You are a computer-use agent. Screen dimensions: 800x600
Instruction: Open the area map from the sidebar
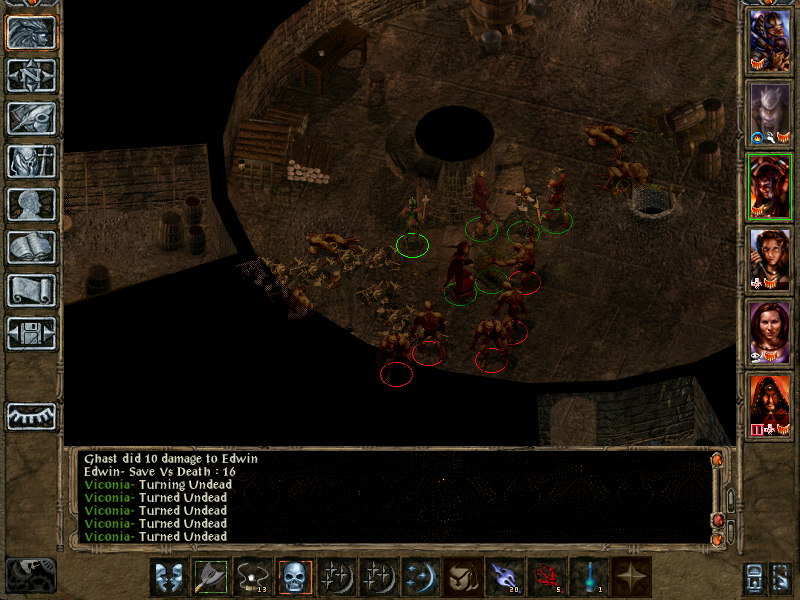click(32, 75)
